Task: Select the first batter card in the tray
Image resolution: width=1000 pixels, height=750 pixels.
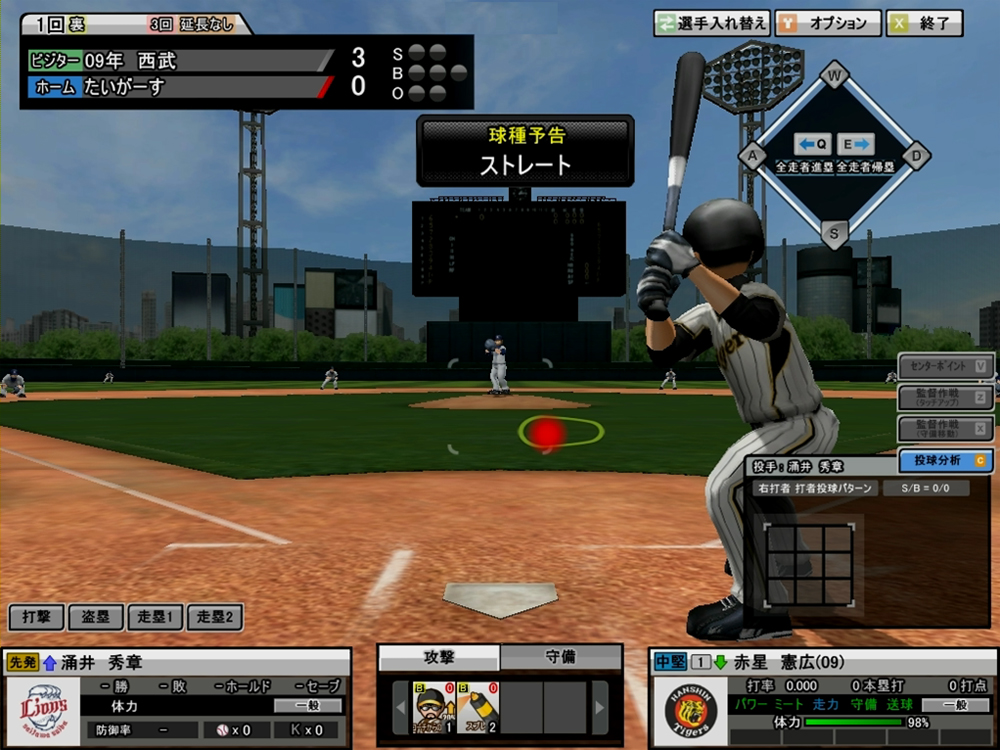Action: point(435,706)
